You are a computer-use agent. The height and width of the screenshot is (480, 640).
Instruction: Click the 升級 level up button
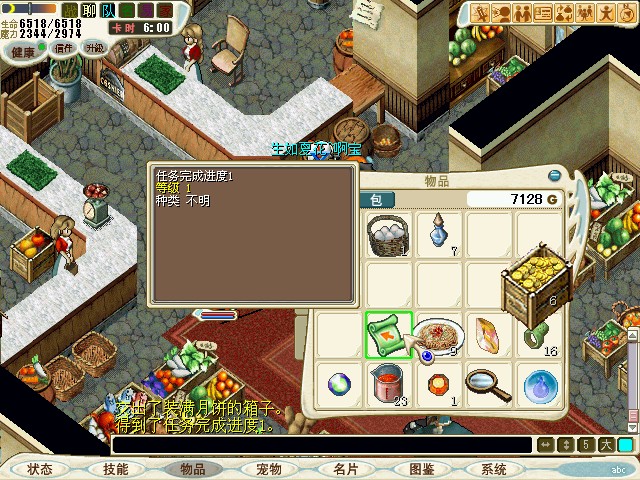click(x=95, y=49)
